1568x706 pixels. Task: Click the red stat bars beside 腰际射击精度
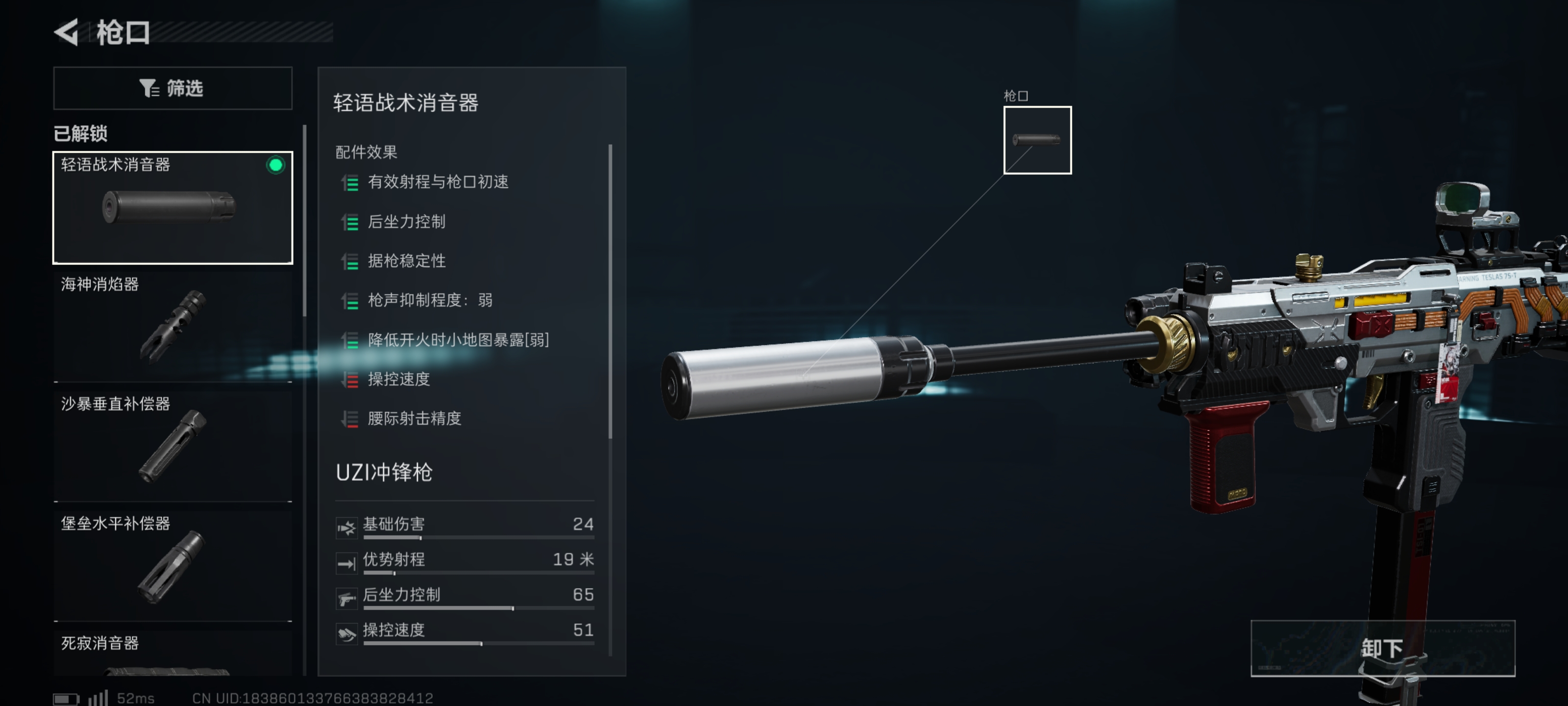(x=351, y=419)
